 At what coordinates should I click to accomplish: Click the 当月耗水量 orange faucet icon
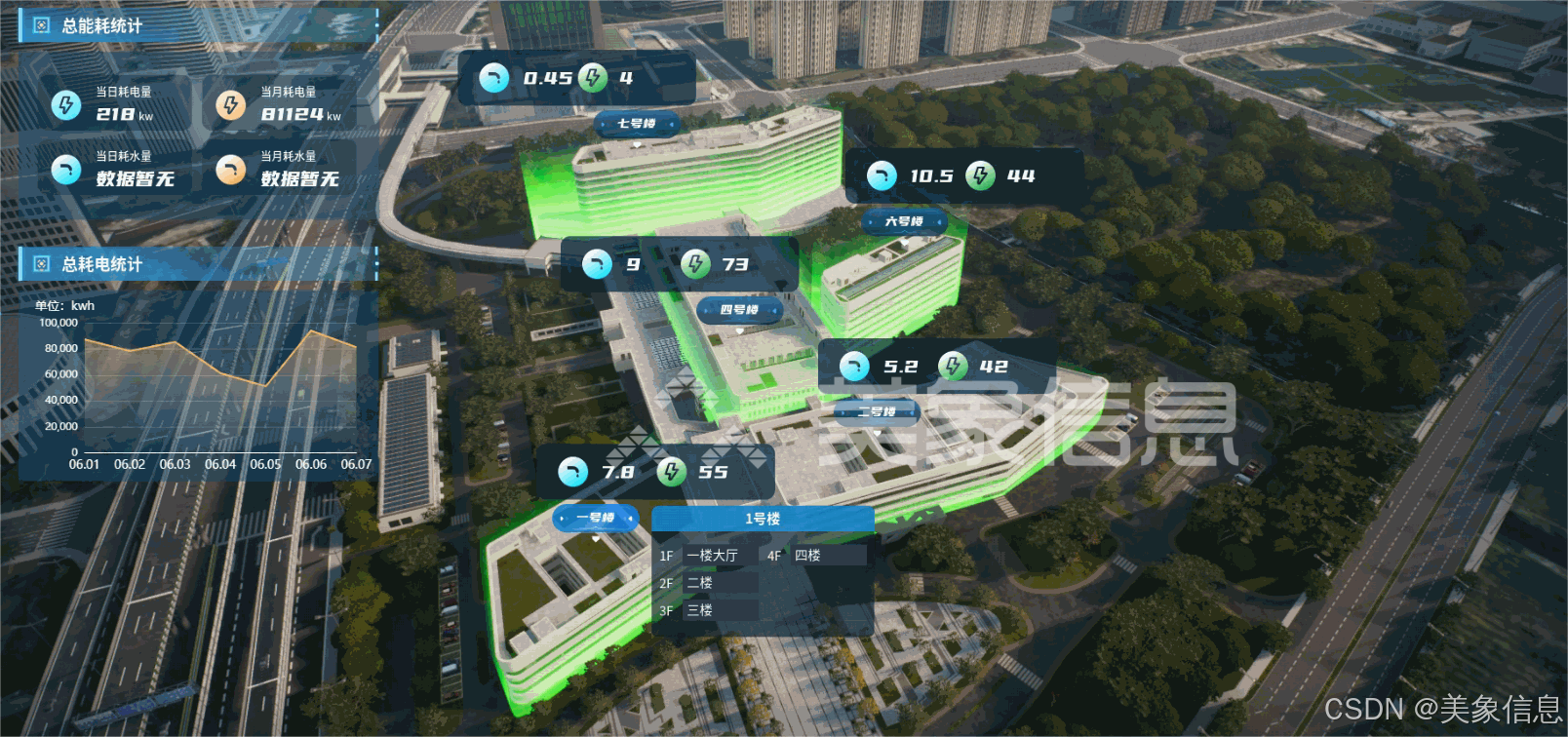[x=231, y=170]
